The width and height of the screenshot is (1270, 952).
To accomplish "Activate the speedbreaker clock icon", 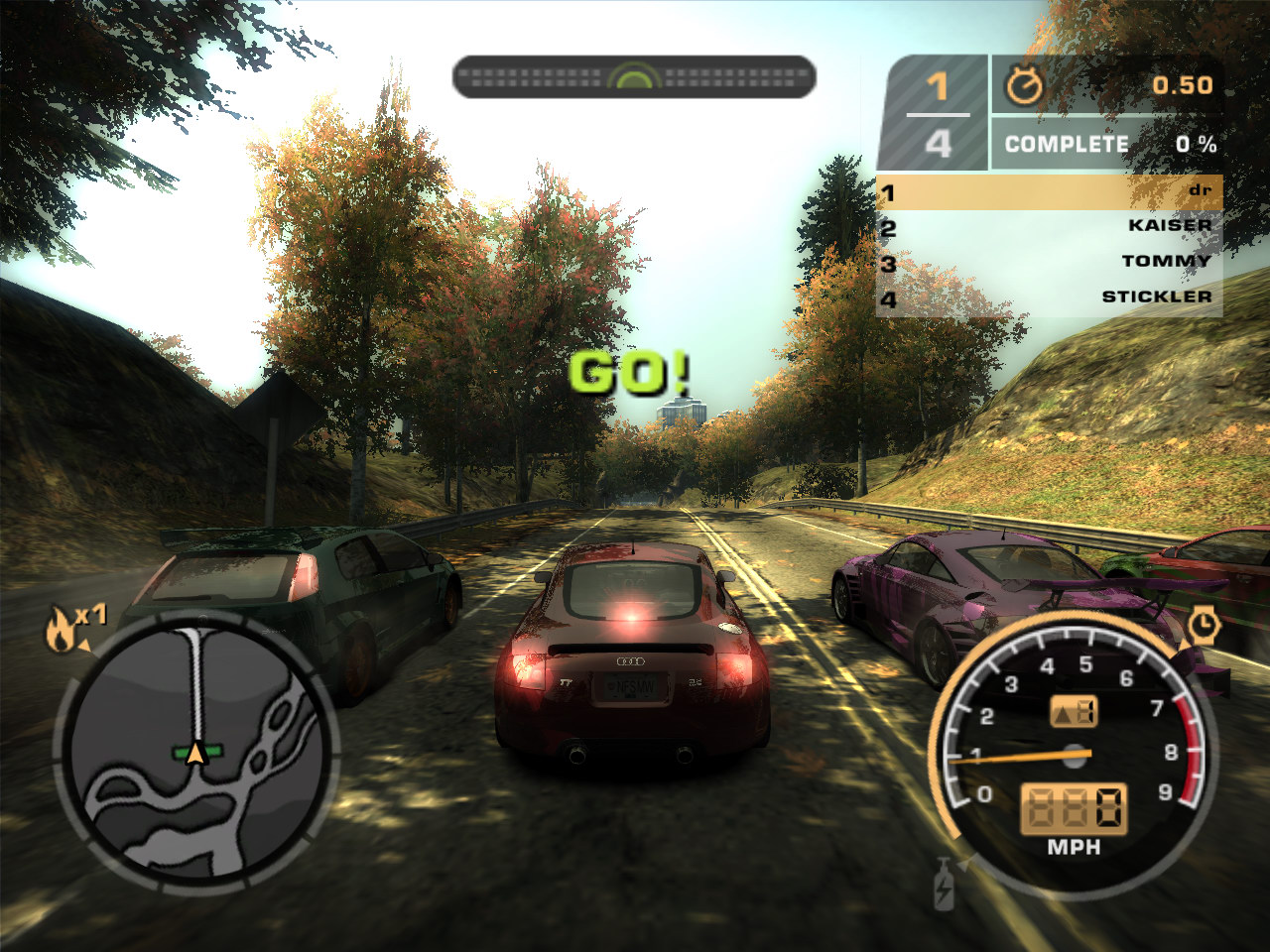I will coord(1204,625).
